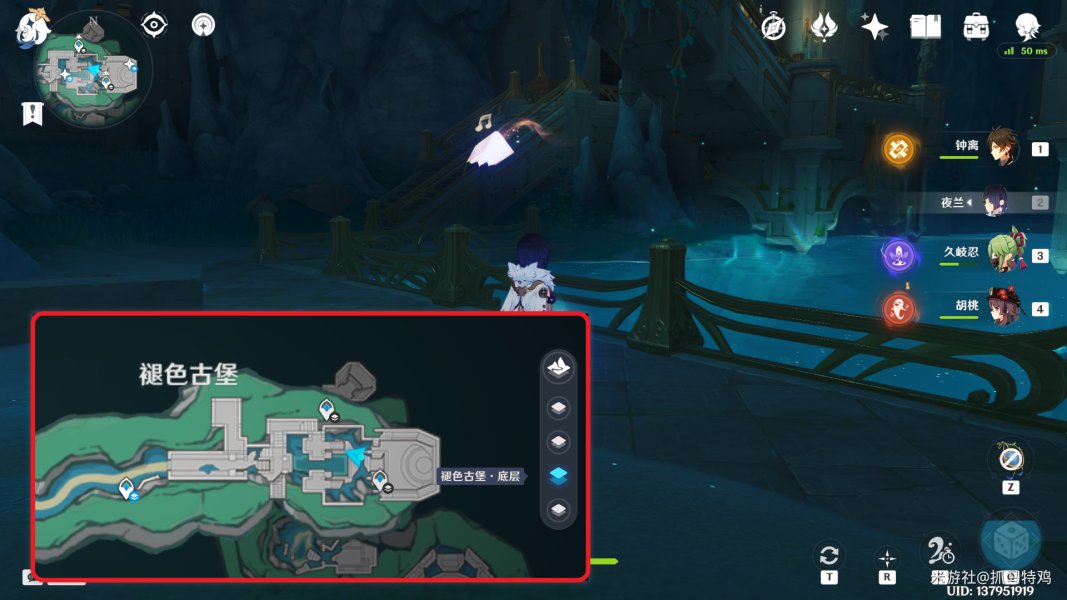The width and height of the screenshot is (1067, 600).
Task: Select the teleport waypoint north of the castle
Action: (326, 408)
